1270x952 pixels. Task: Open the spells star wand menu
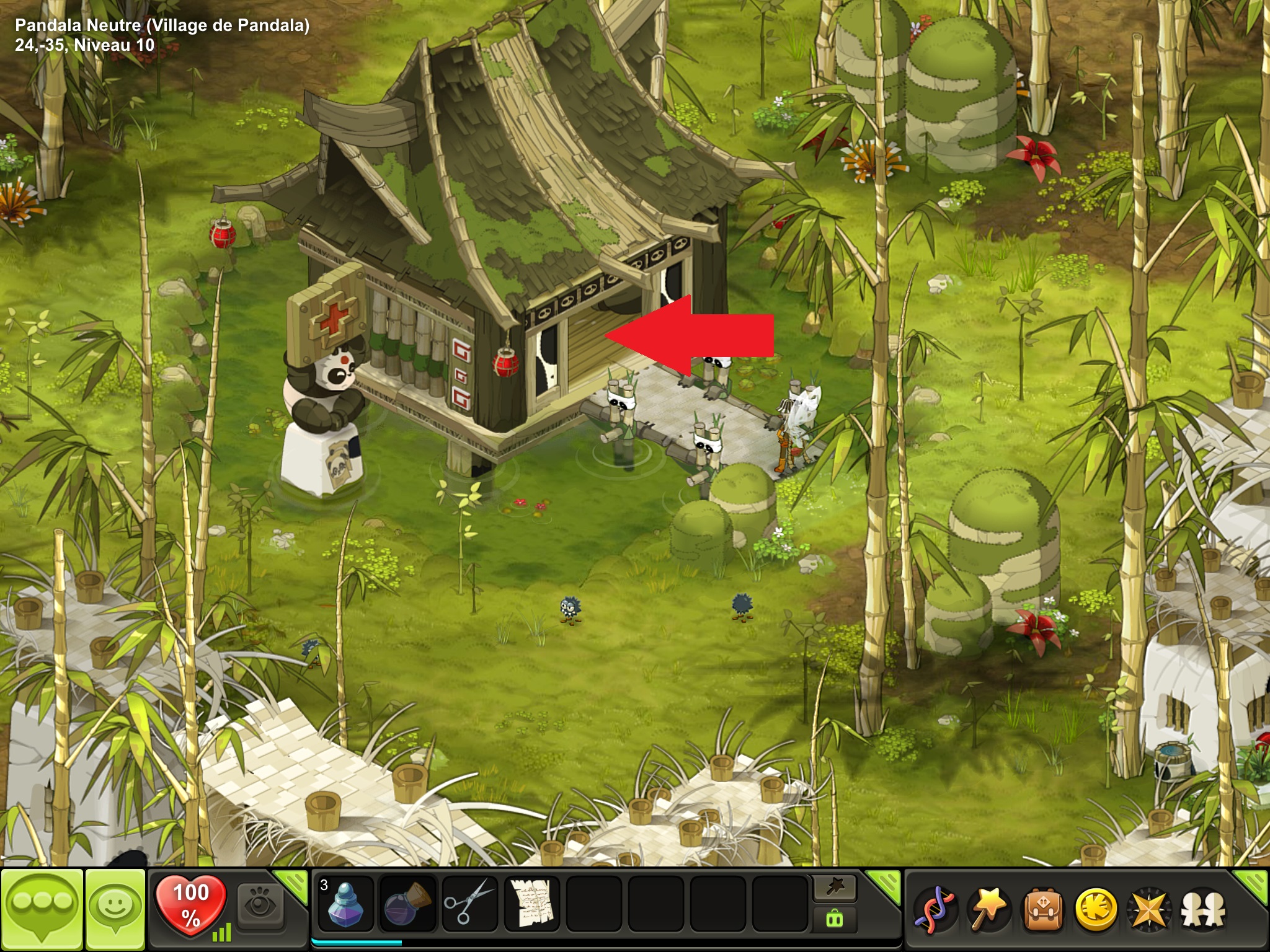pyautogui.click(x=989, y=909)
